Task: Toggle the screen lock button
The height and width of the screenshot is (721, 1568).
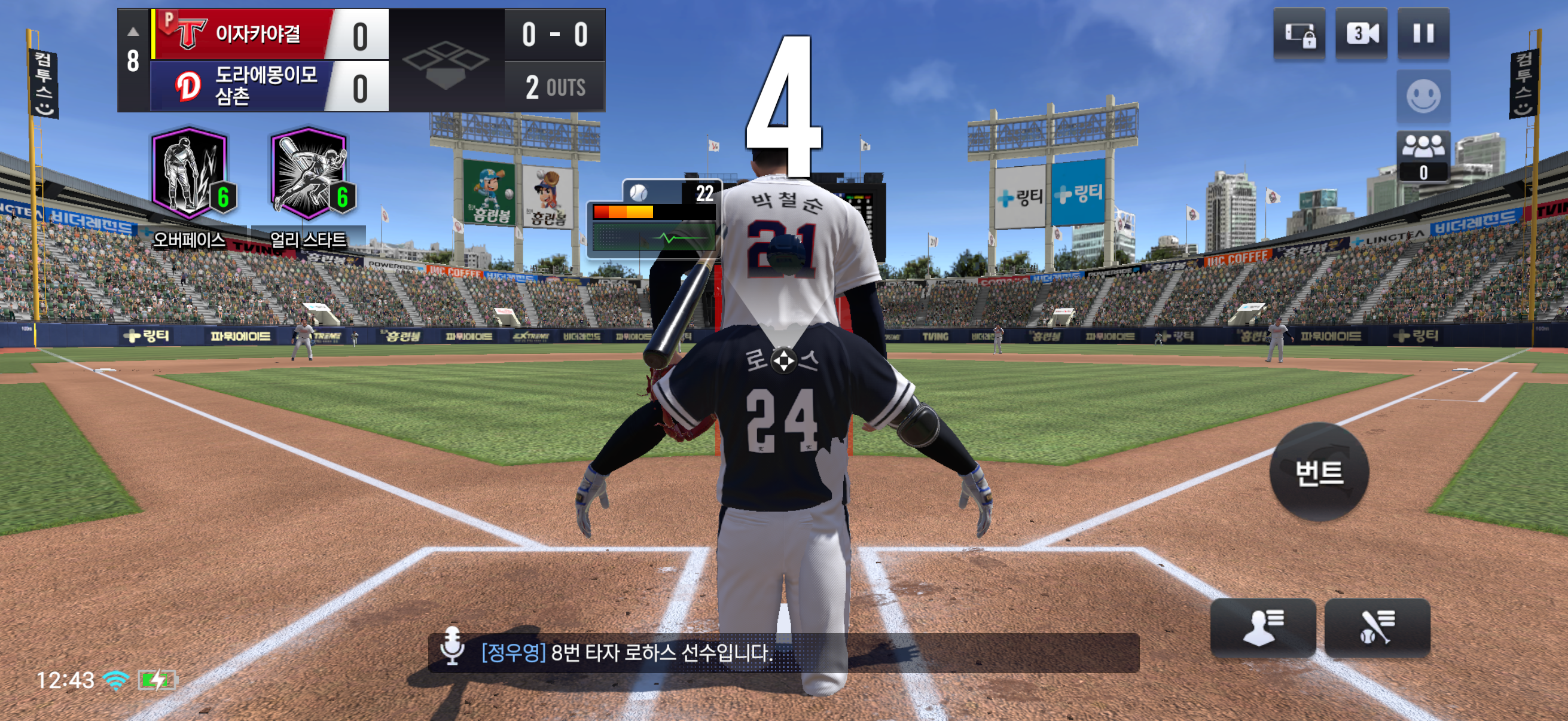Action: [x=1299, y=35]
